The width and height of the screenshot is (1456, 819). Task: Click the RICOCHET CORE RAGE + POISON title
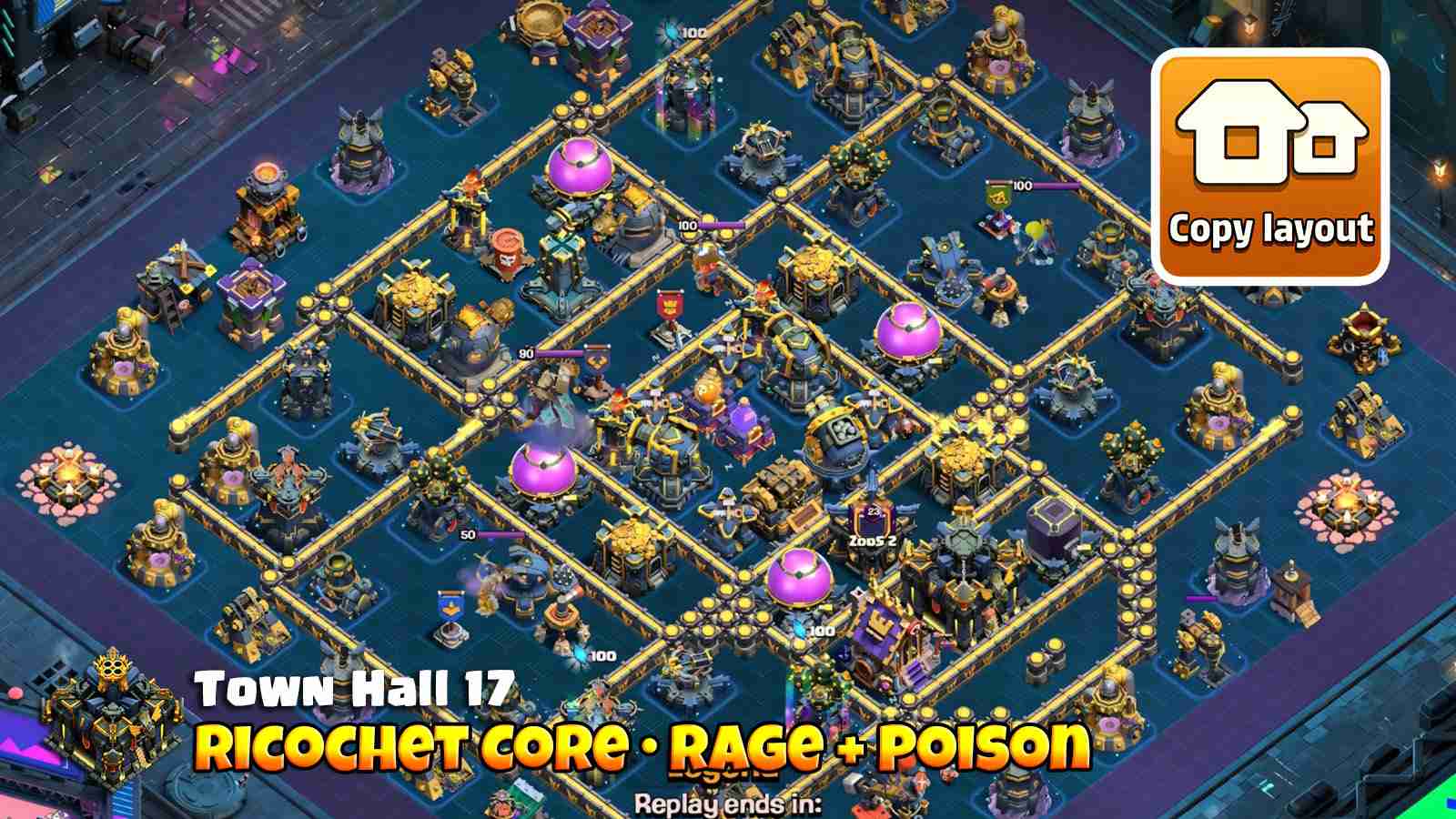646,746
